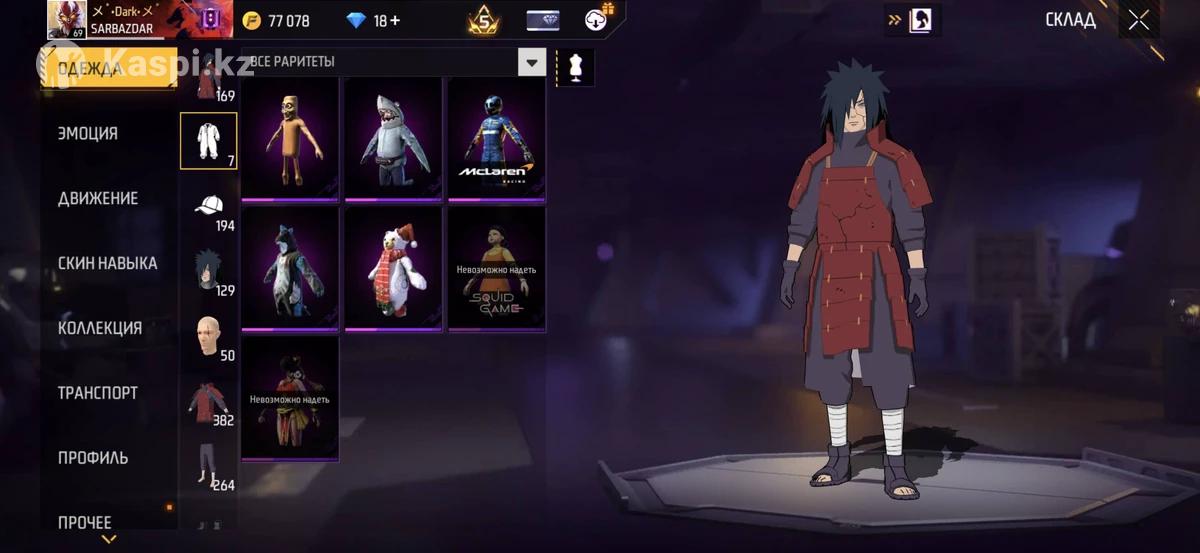Click the mannequin icon beside rarity filter

575,67
